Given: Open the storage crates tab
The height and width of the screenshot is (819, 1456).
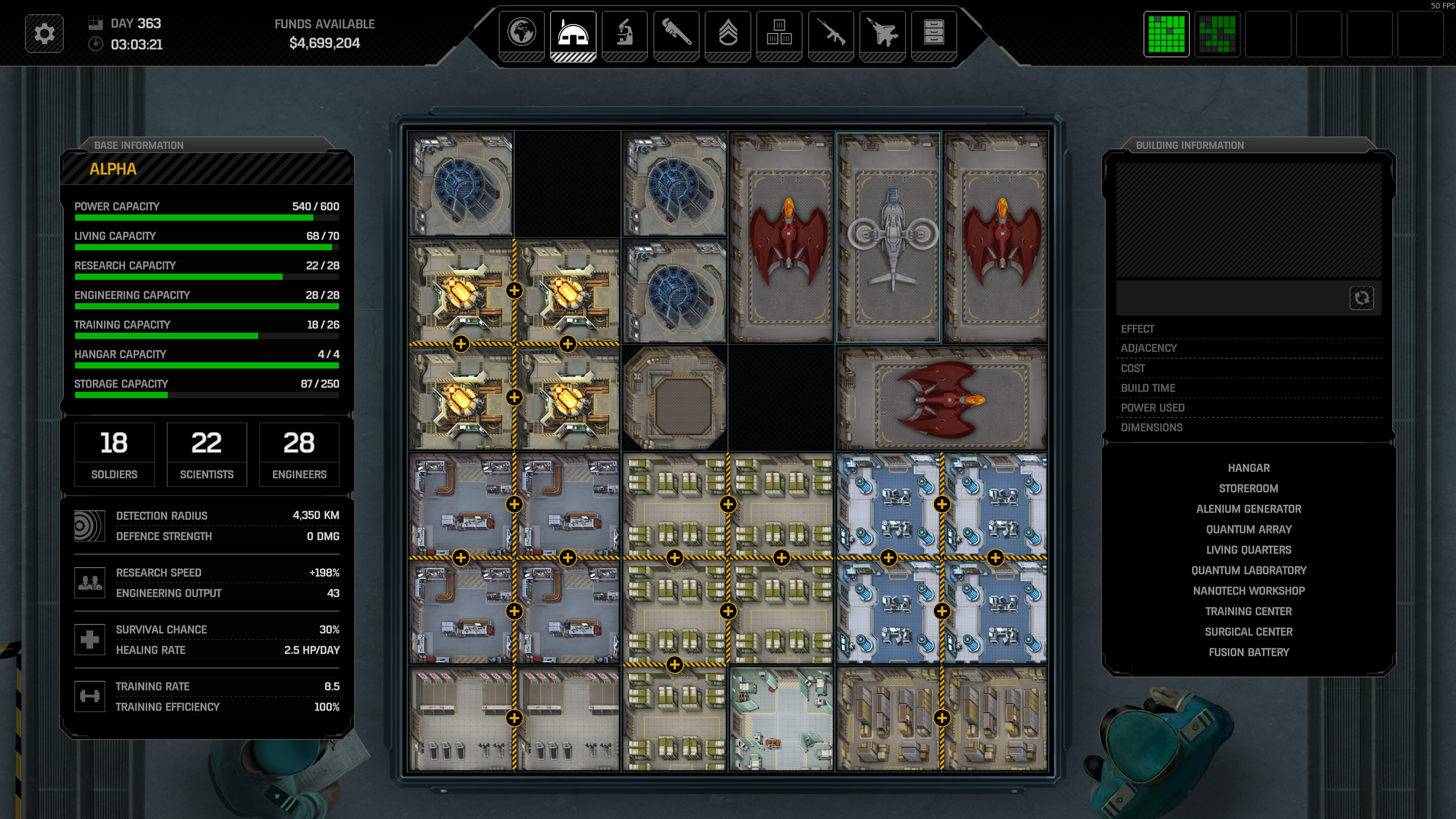Looking at the screenshot, I should 779,32.
